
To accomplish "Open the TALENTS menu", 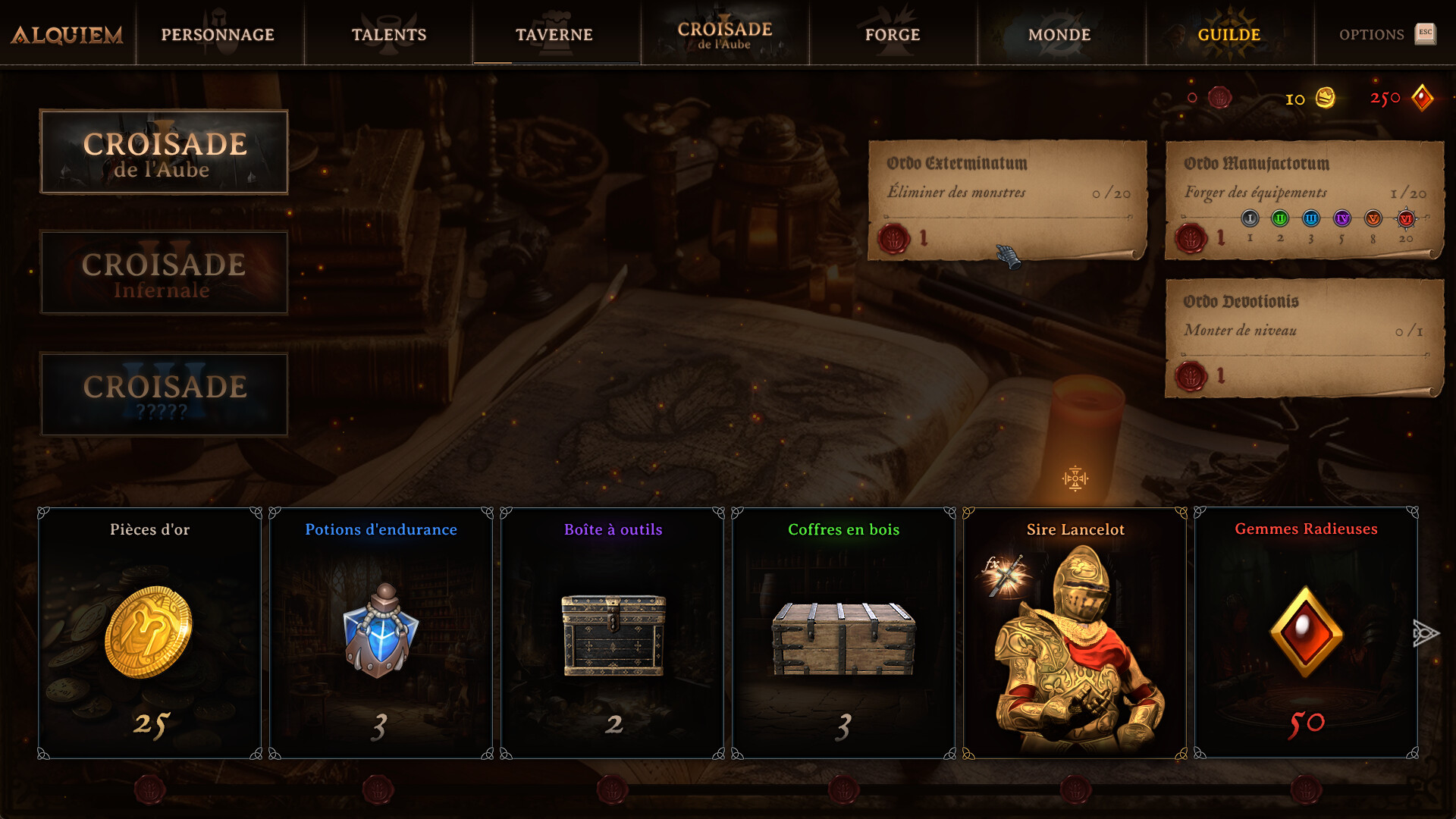I will click(x=388, y=34).
